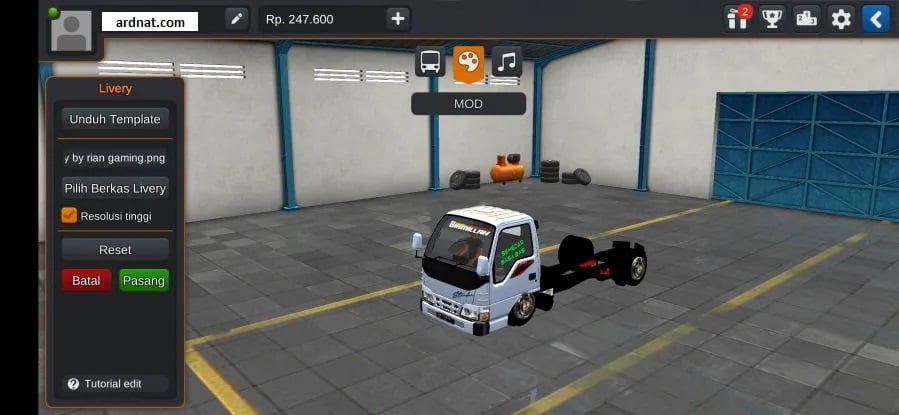Screen dimensions: 899x415
Task: Open settings with the gear icon
Action: click(x=841, y=18)
